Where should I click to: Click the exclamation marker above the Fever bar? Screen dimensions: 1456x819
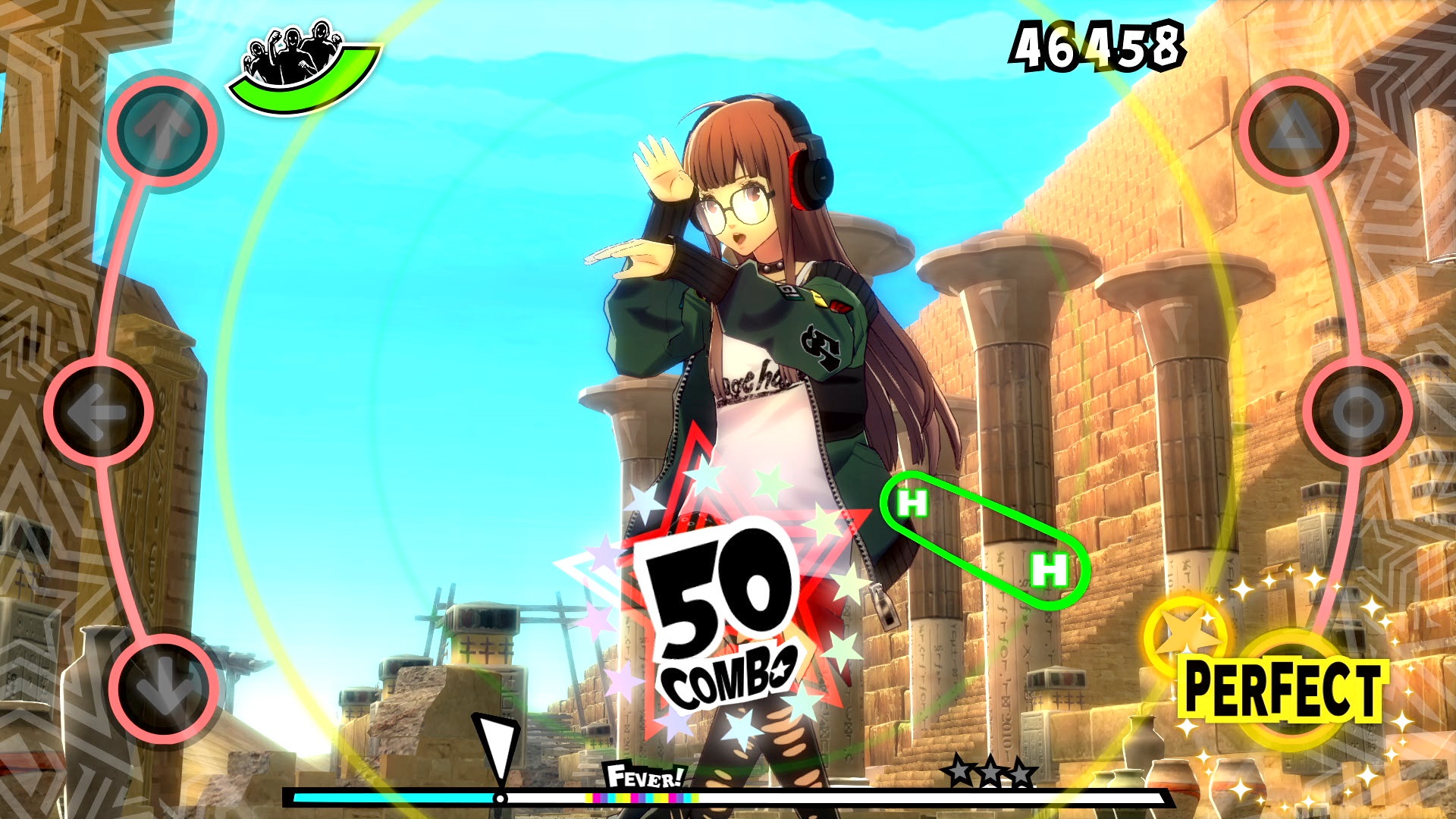497,747
